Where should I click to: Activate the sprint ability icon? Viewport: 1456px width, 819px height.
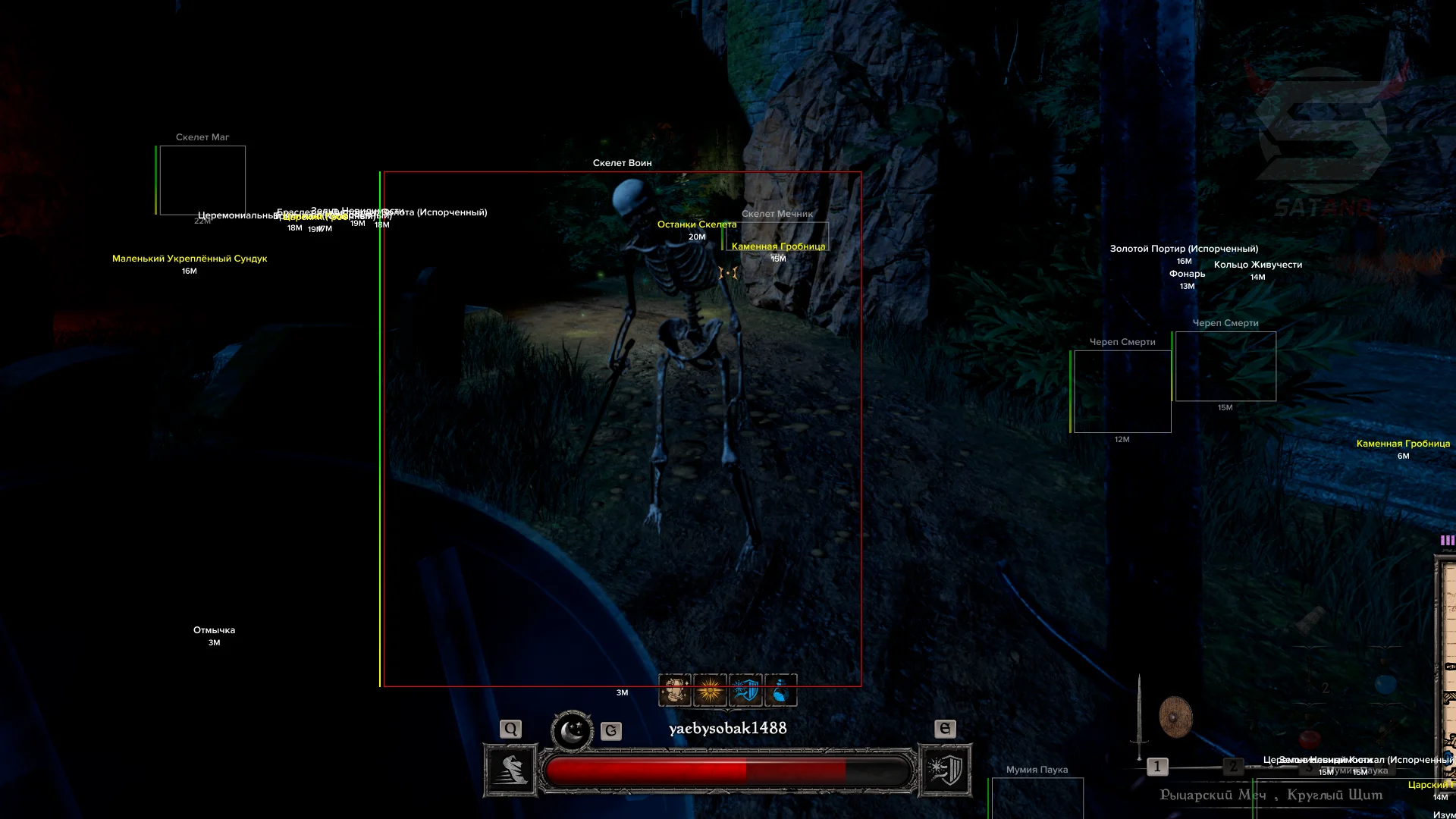pos(511,770)
